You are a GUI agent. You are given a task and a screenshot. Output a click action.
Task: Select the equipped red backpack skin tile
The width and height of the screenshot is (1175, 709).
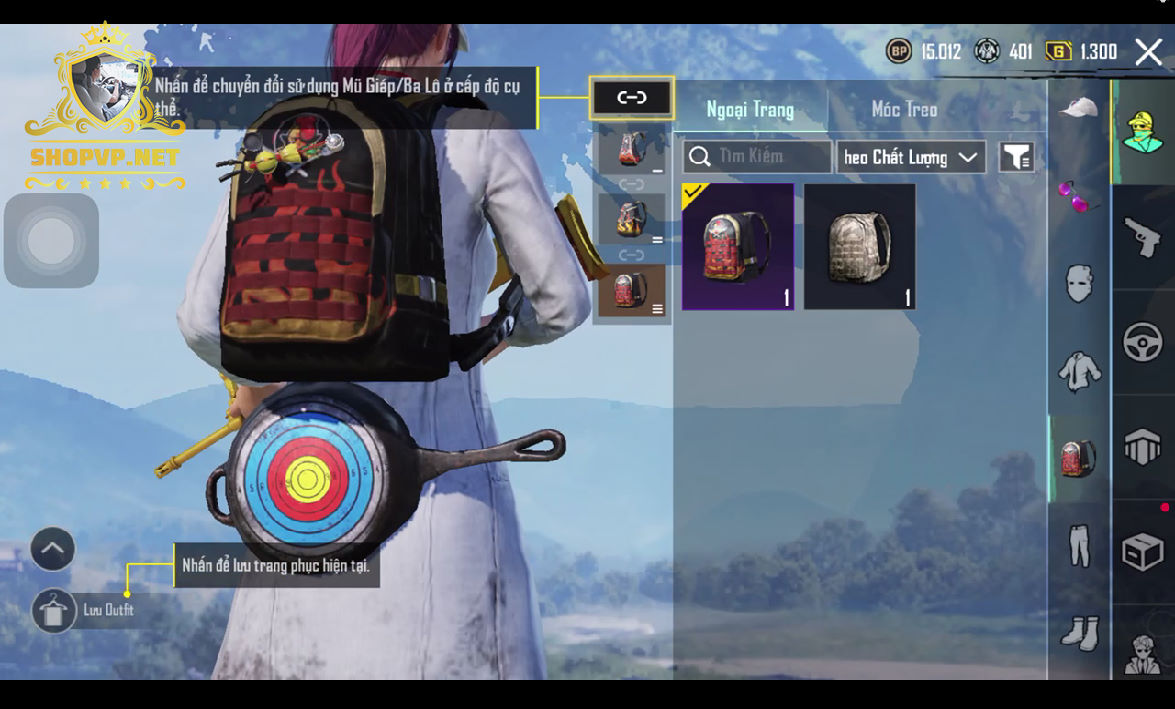click(x=738, y=246)
